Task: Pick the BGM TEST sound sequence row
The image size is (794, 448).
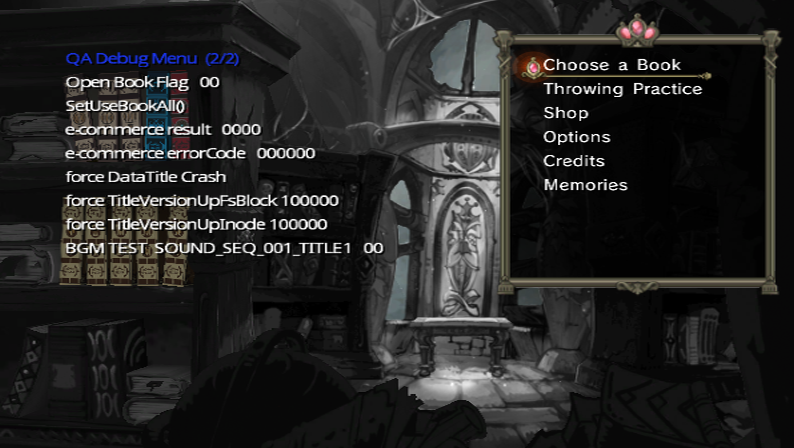Action: [x=224, y=248]
